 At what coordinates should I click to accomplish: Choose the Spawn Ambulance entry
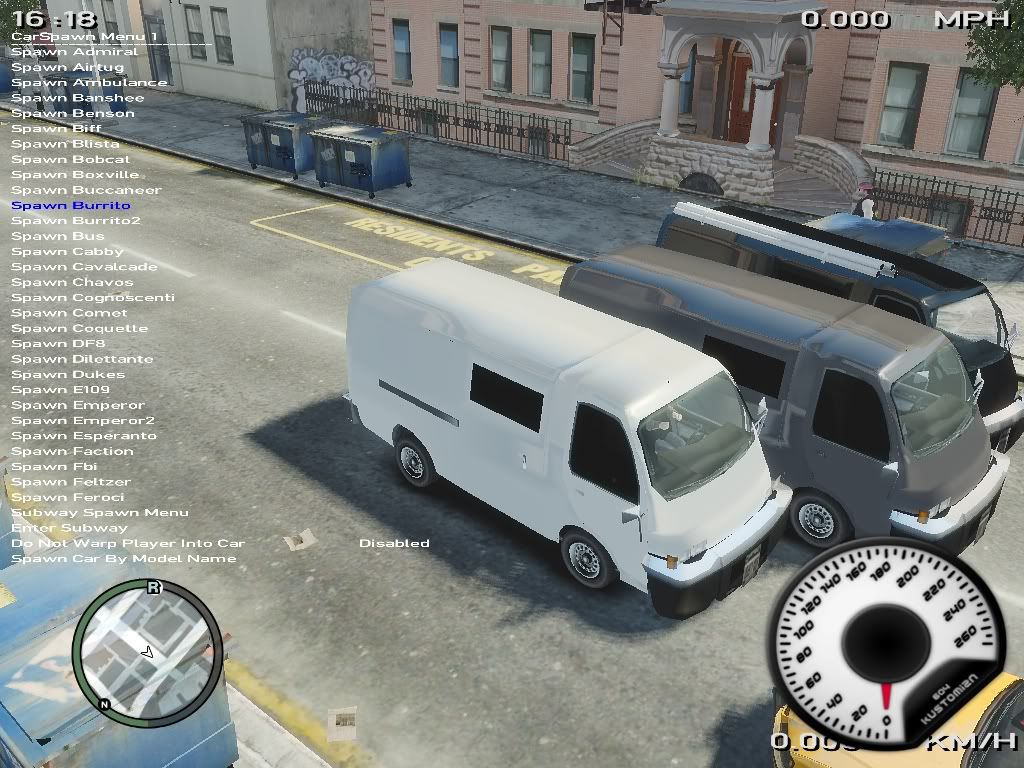(x=89, y=83)
